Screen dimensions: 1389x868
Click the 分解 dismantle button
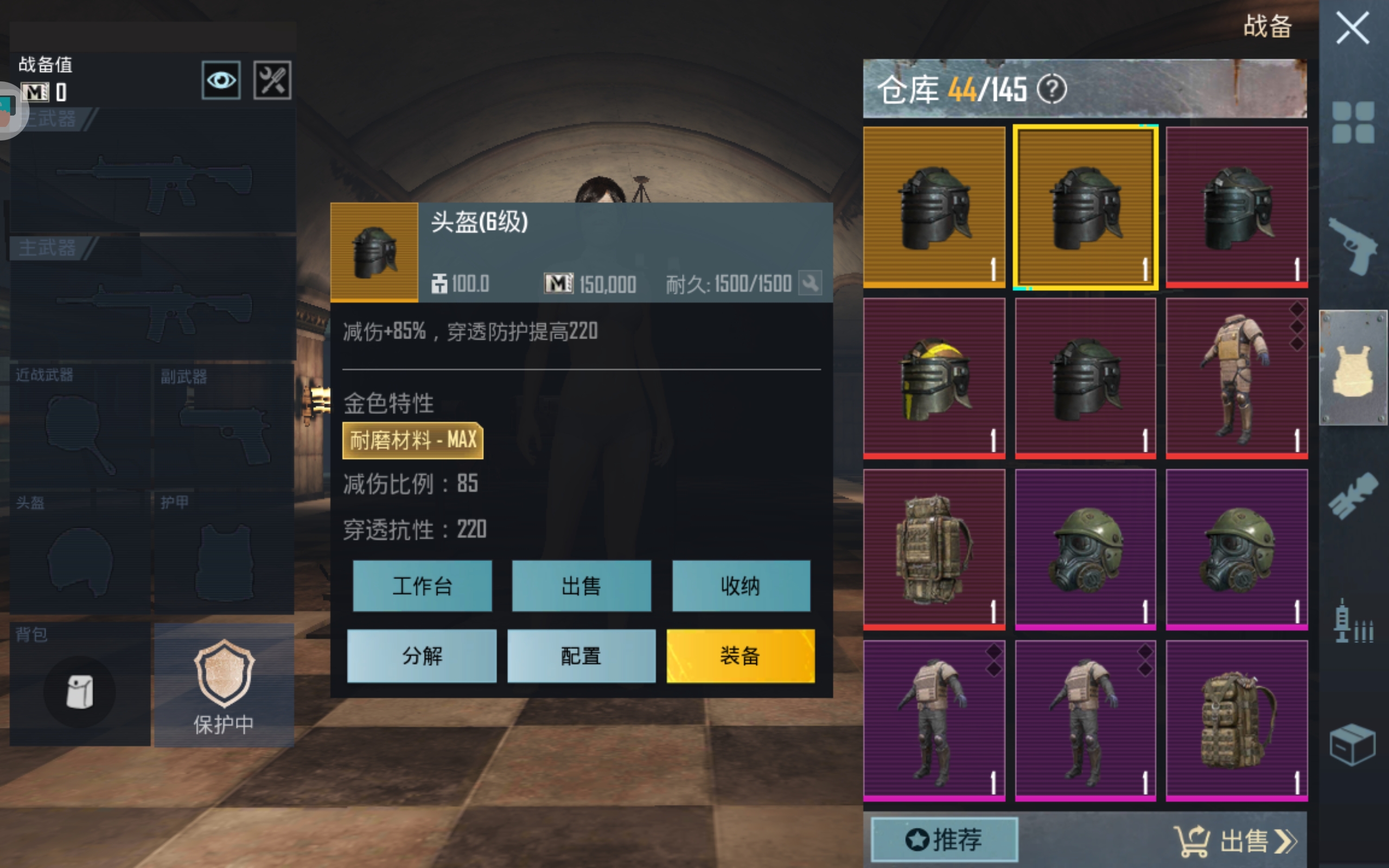point(423,655)
